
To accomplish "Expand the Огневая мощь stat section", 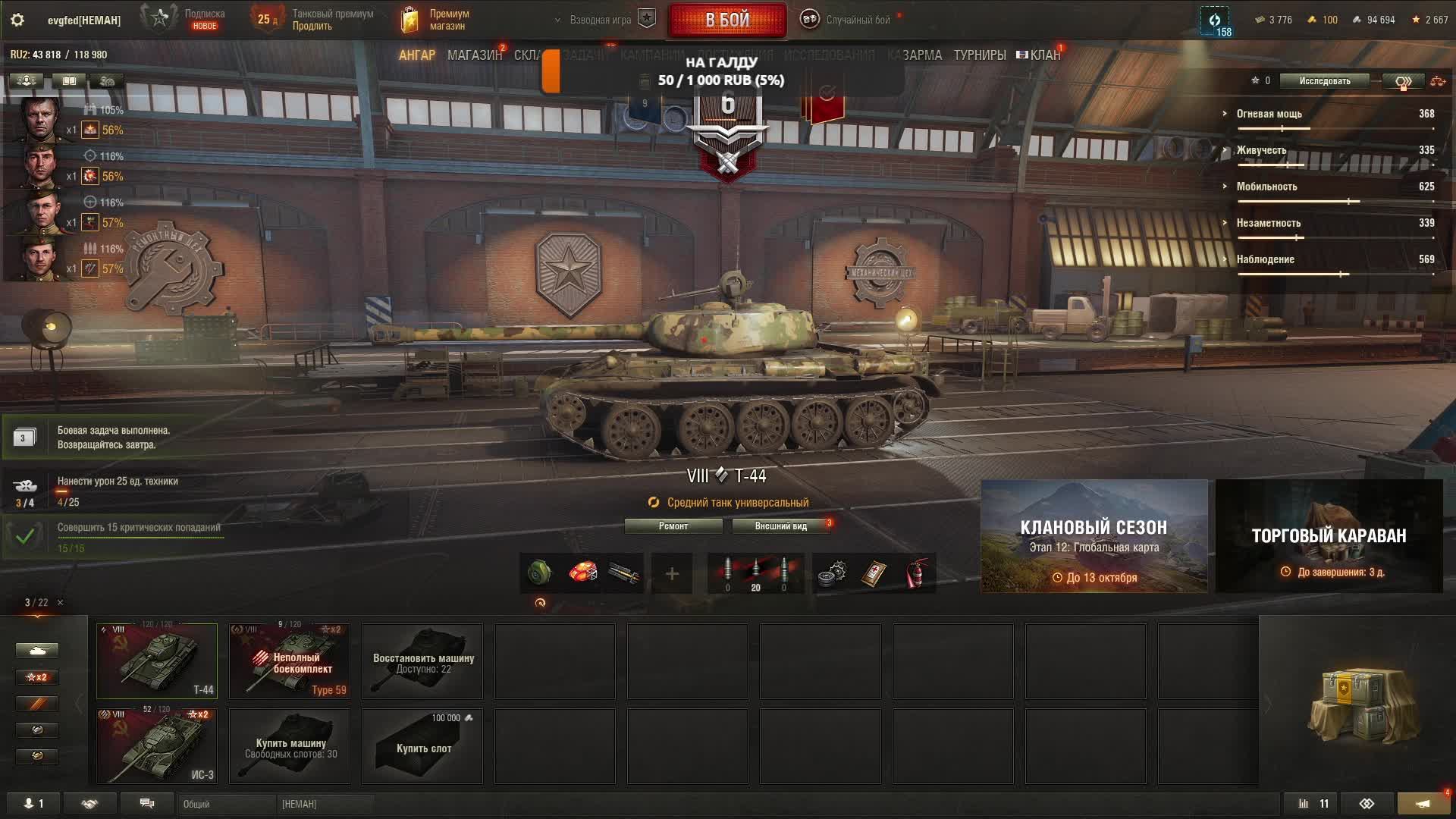I will tap(1269, 114).
